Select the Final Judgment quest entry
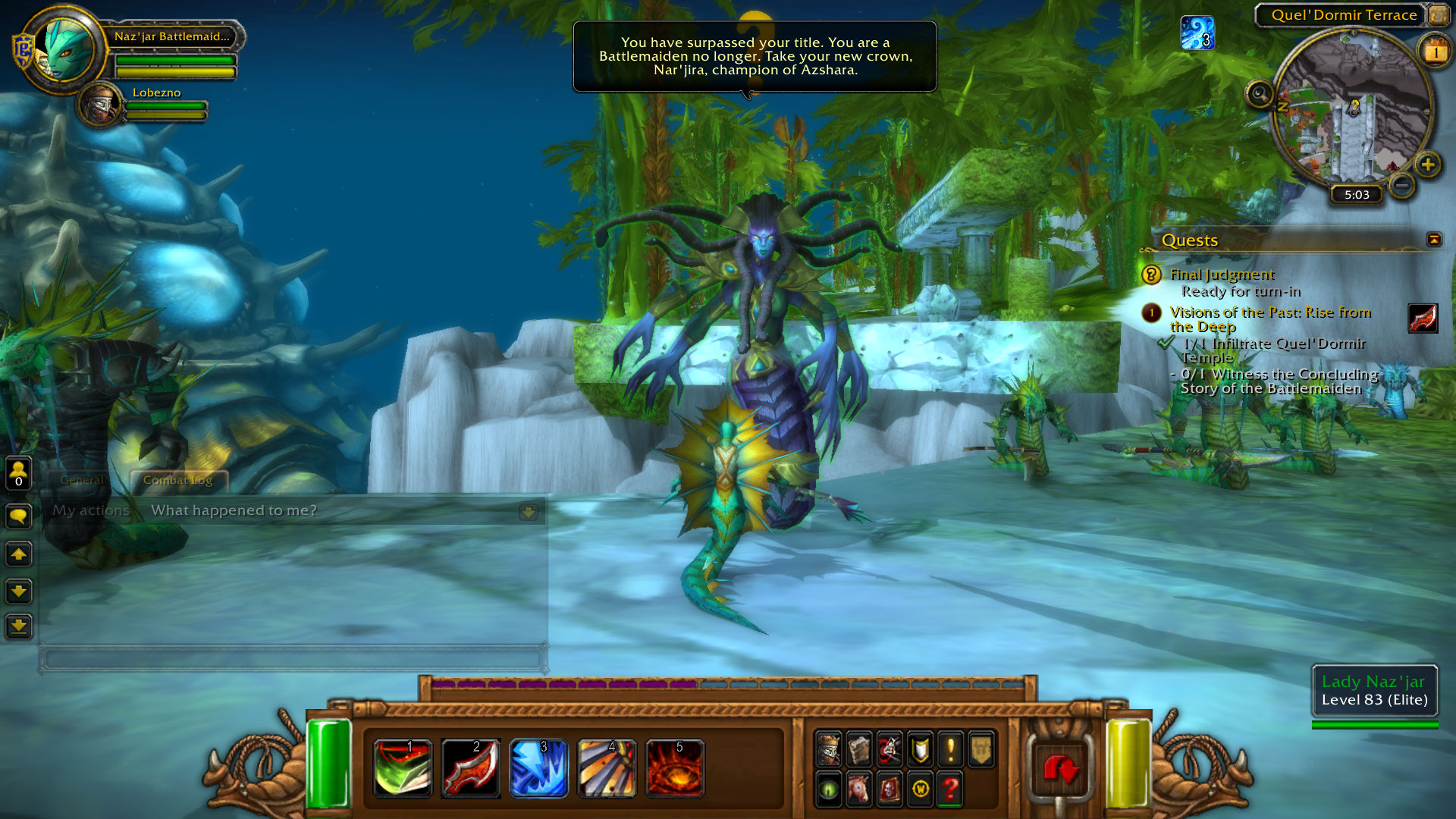Image resolution: width=1456 pixels, height=819 pixels. (x=1222, y=275)
